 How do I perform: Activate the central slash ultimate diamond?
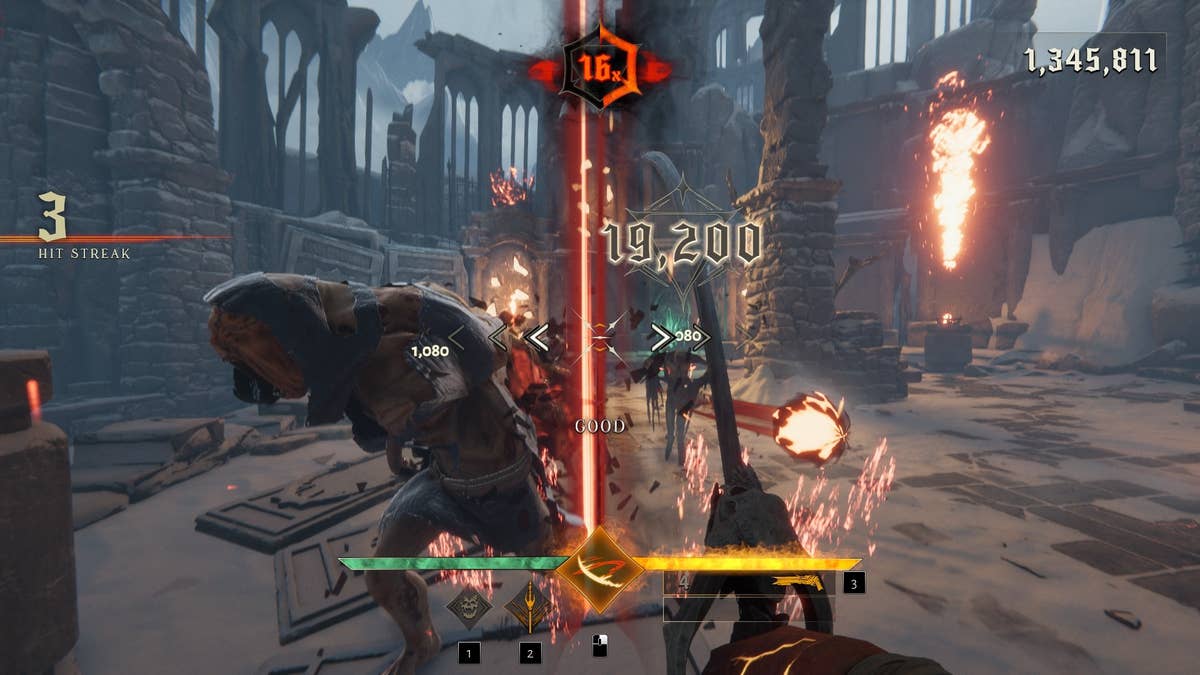click(599, 569)
